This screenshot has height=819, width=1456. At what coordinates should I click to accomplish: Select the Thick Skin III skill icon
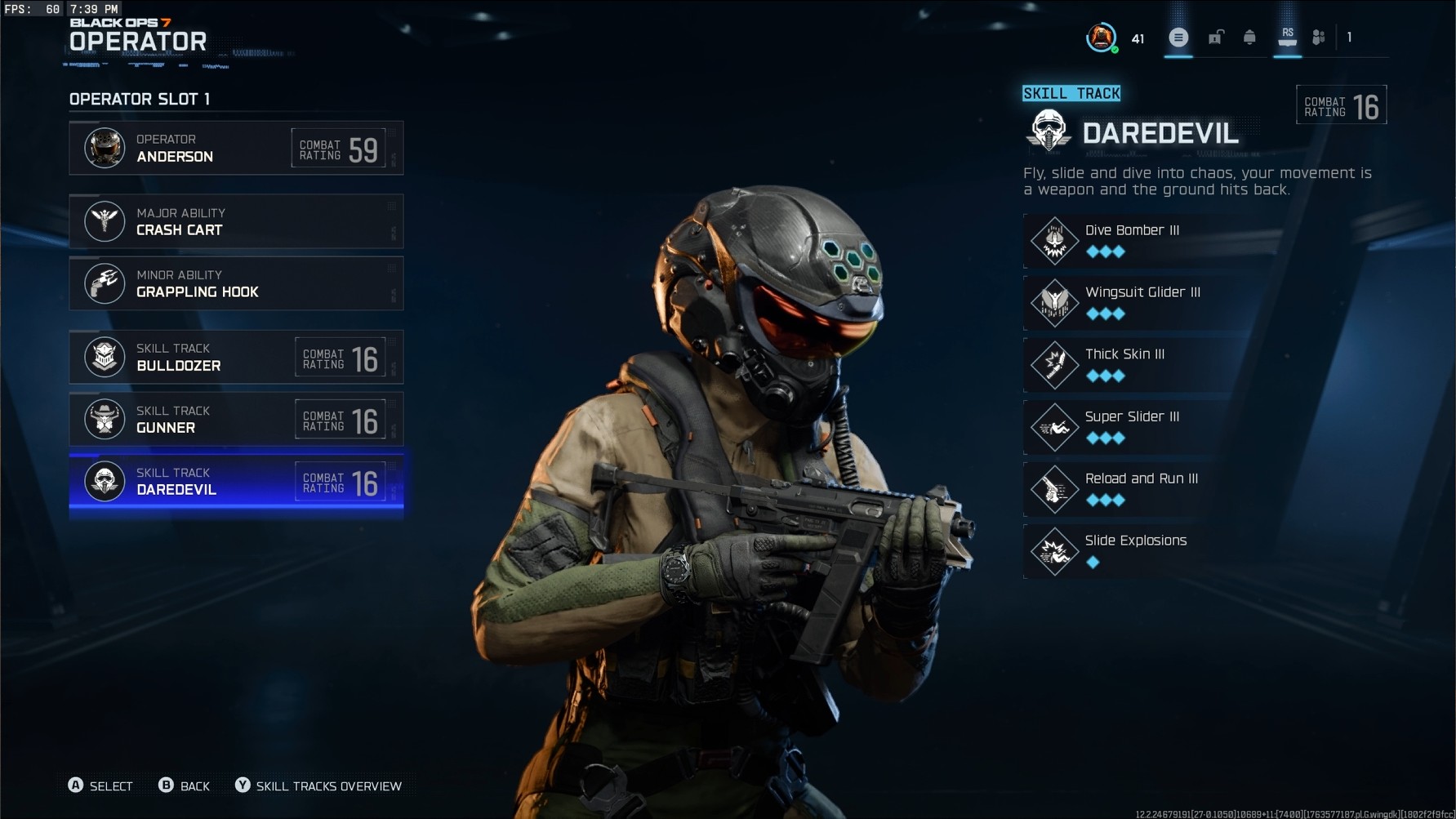[1055, 364]
